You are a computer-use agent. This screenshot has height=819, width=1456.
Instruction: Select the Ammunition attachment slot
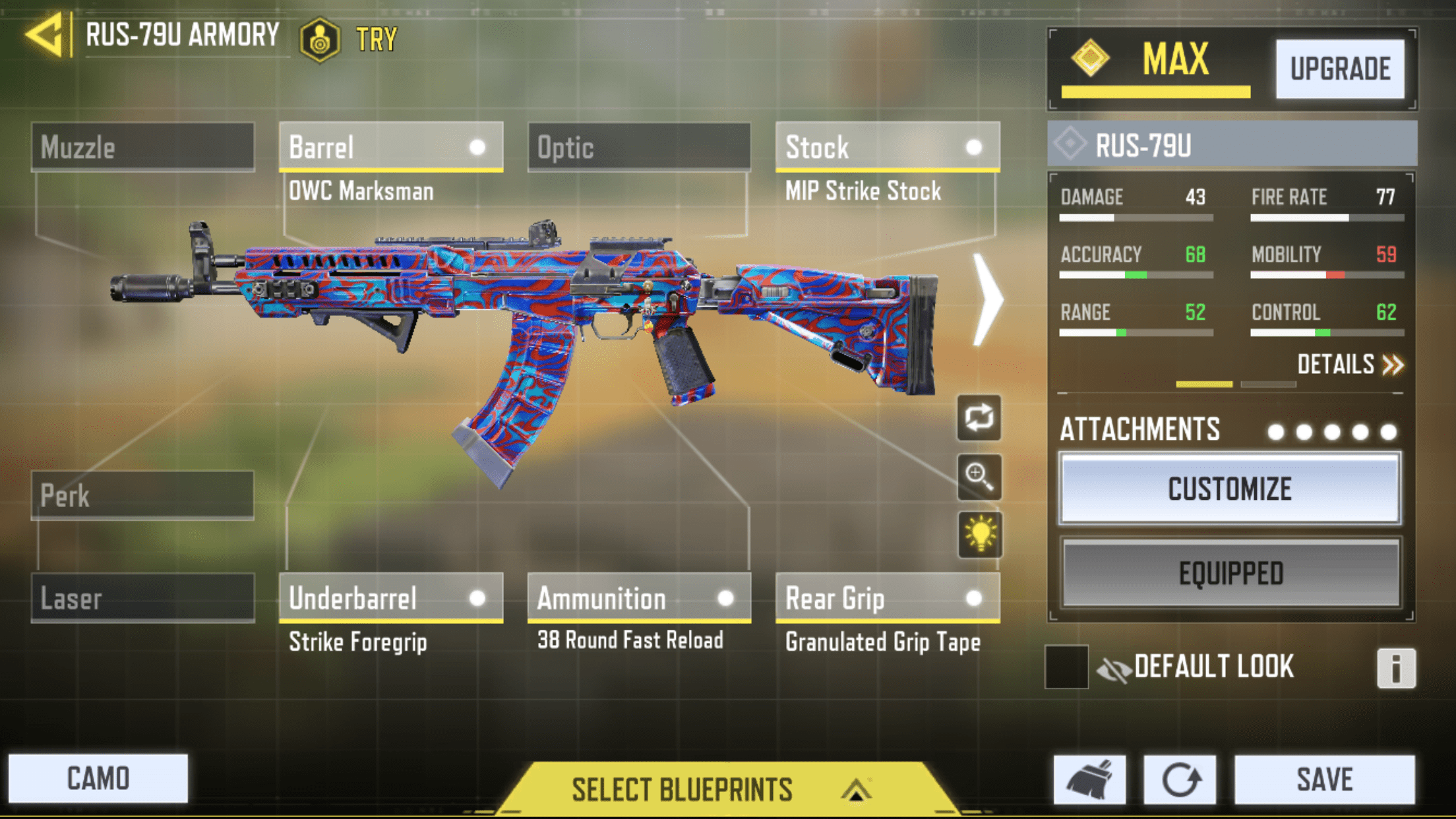(638, 598)
